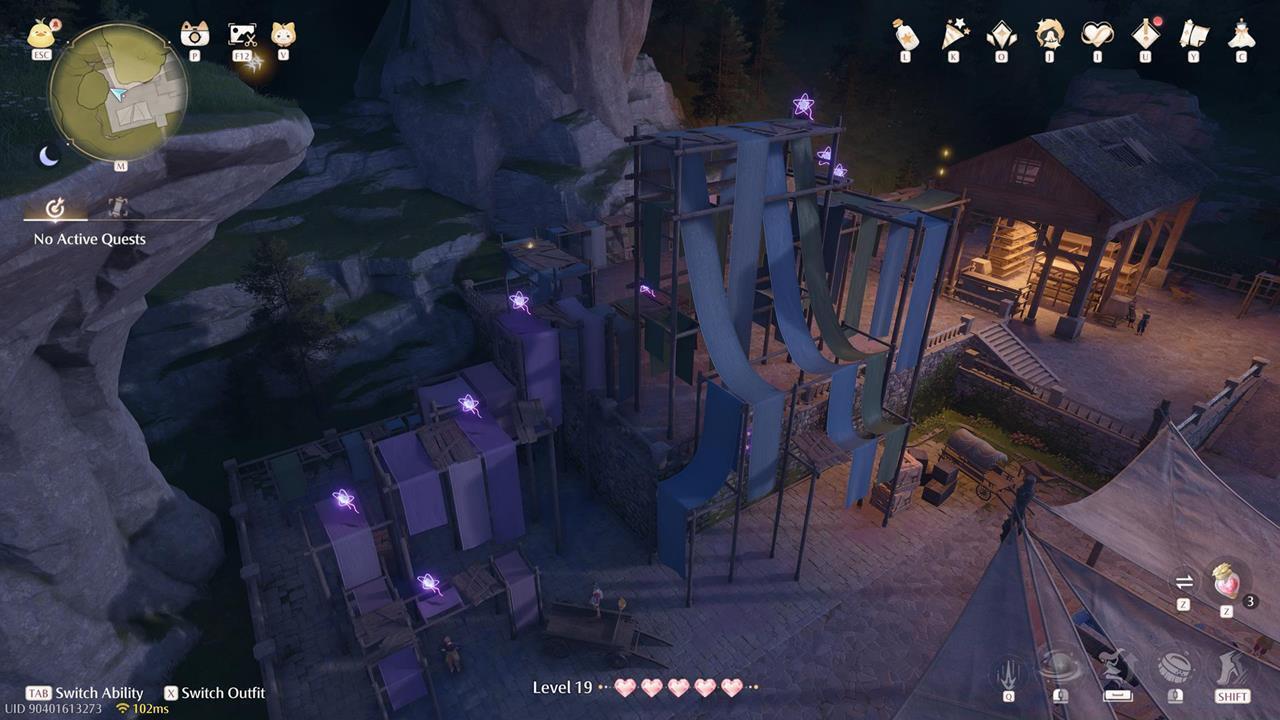Use the pink heart potion item
The width and height of the screenshot is (1280, 720).
[x=1227, y=582]
